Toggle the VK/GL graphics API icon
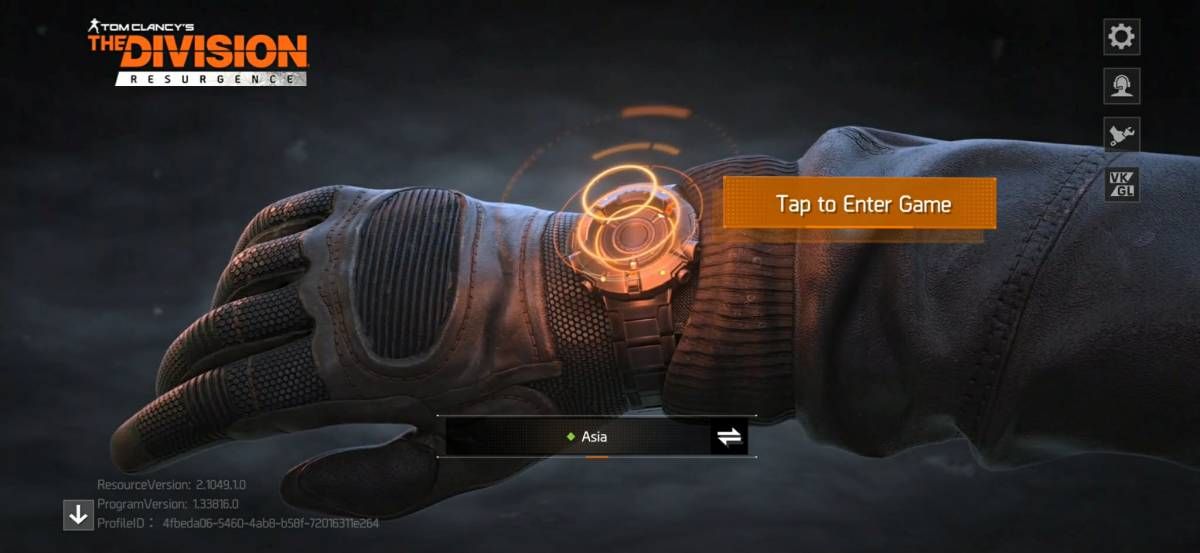This screenshot has height=553, width=1200. (x=1122, y=184)
